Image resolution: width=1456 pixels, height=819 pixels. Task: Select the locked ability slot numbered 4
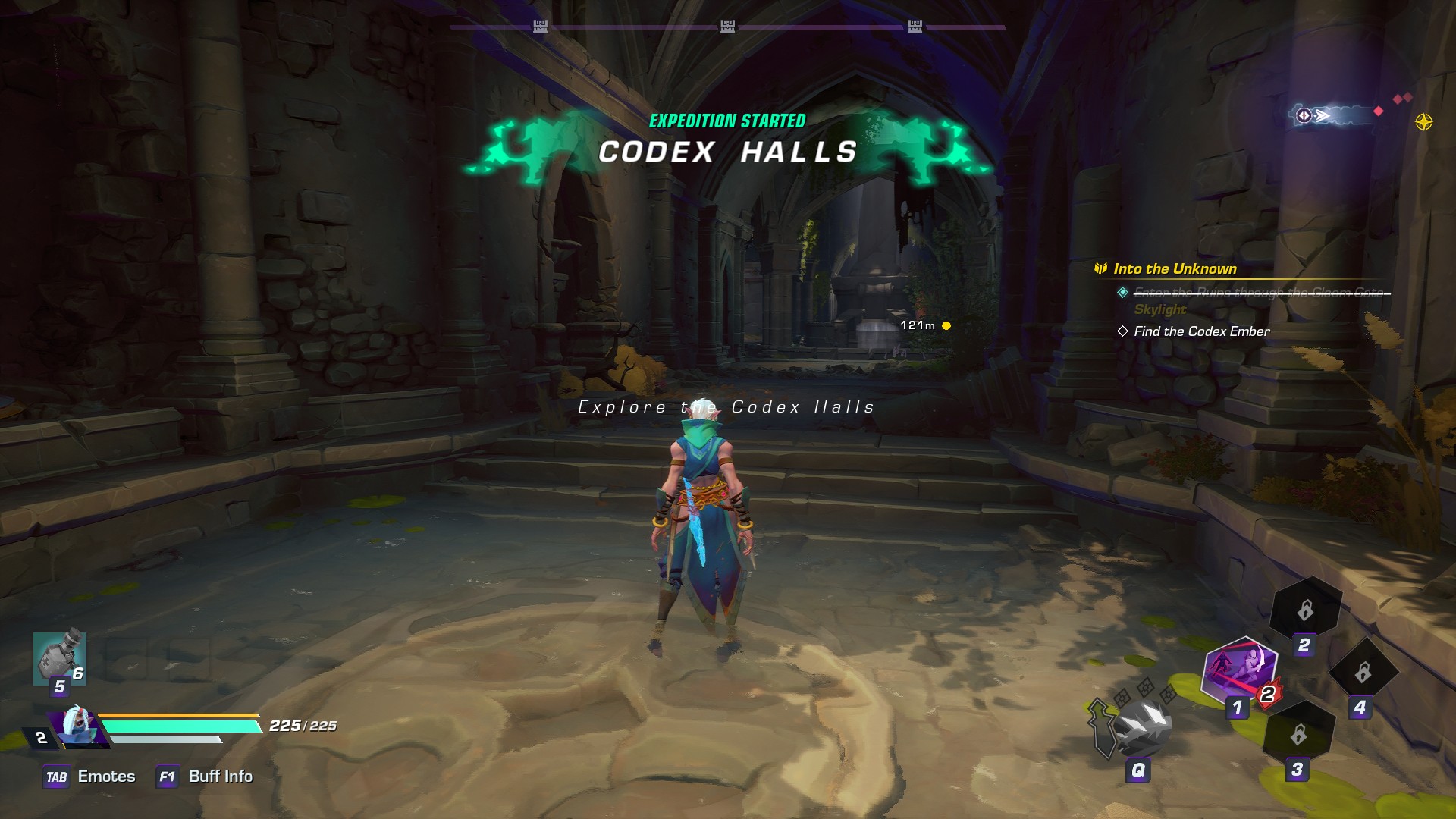coord(1363,672)
